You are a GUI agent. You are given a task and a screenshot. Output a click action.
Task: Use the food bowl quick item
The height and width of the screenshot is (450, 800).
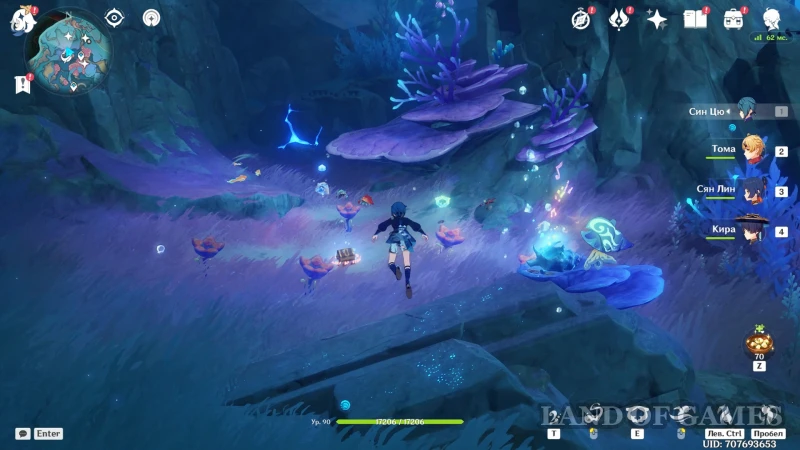coord(758,343)
